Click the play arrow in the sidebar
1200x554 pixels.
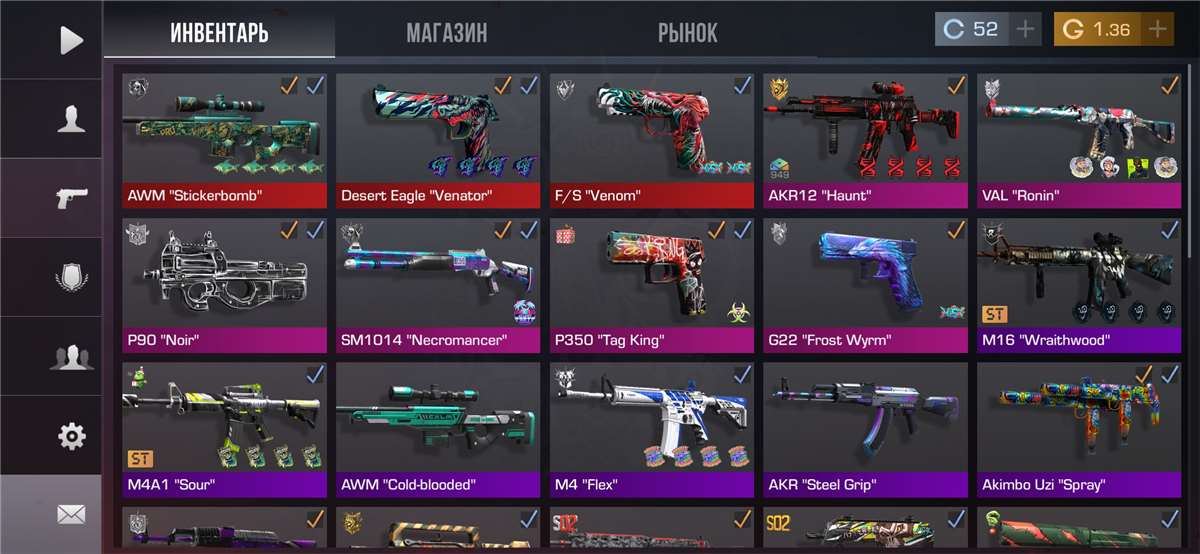tap(71, 40)
